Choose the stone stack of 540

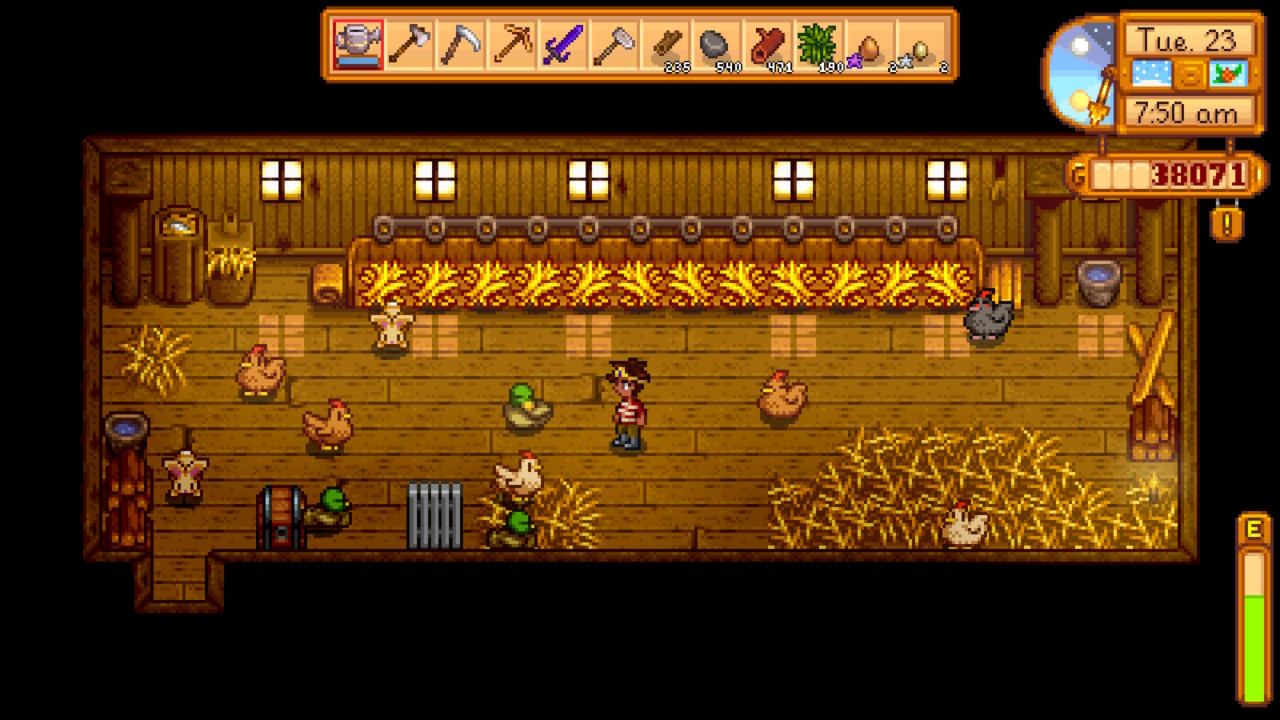pyautogui.click(x=716, y=45)
